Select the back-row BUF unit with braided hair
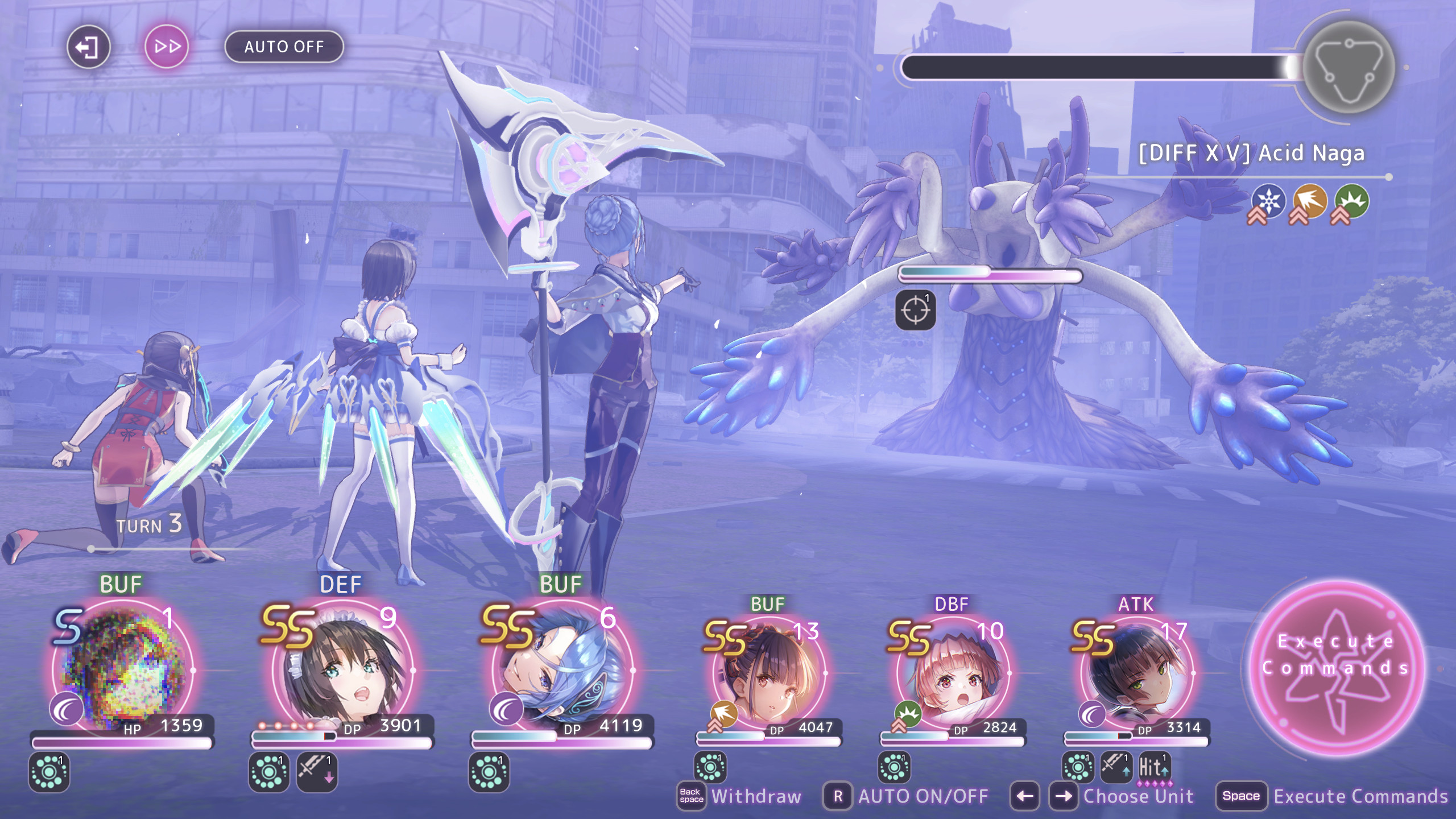1456x819 pixels. coord(768,674)
